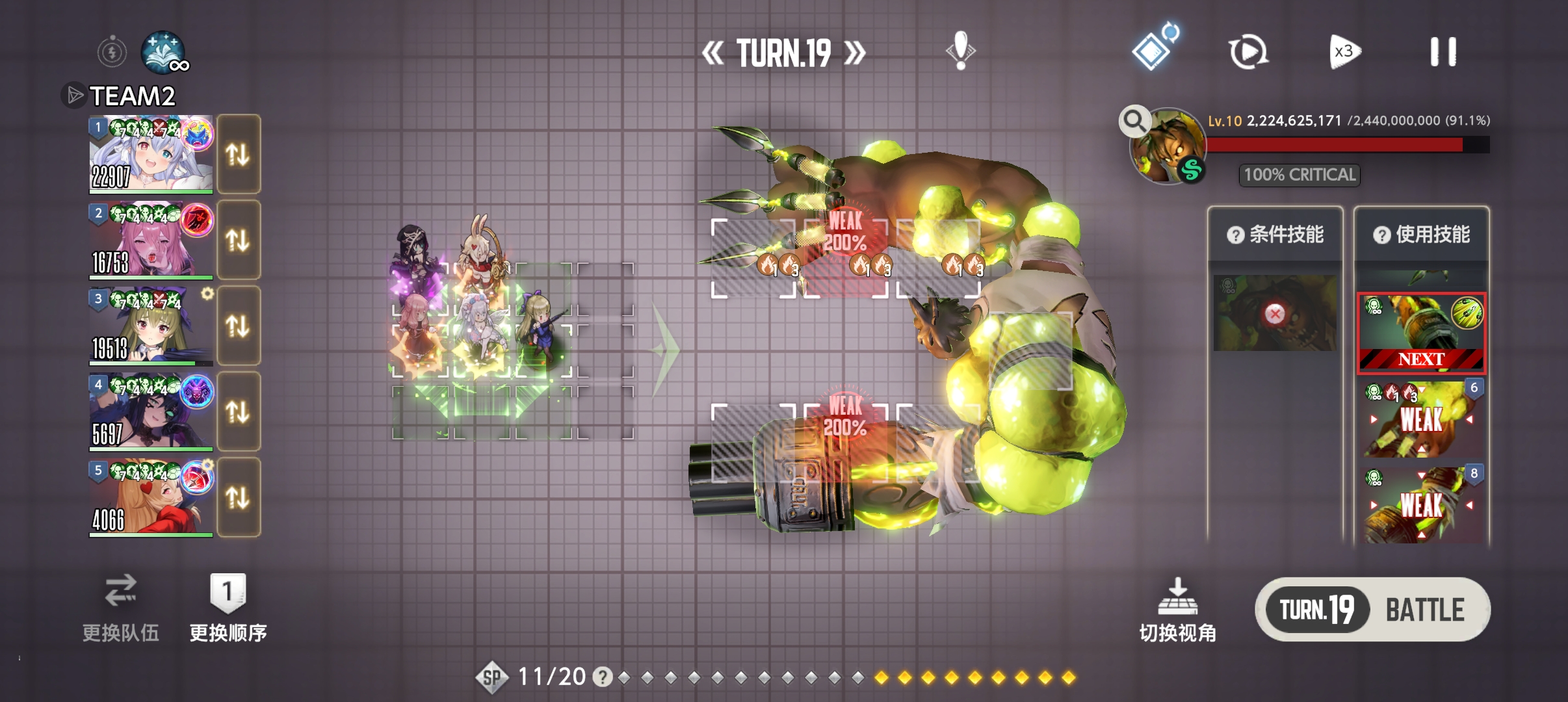
Task: Swap position arrows for character slot 1
Action: pos(238,155)
